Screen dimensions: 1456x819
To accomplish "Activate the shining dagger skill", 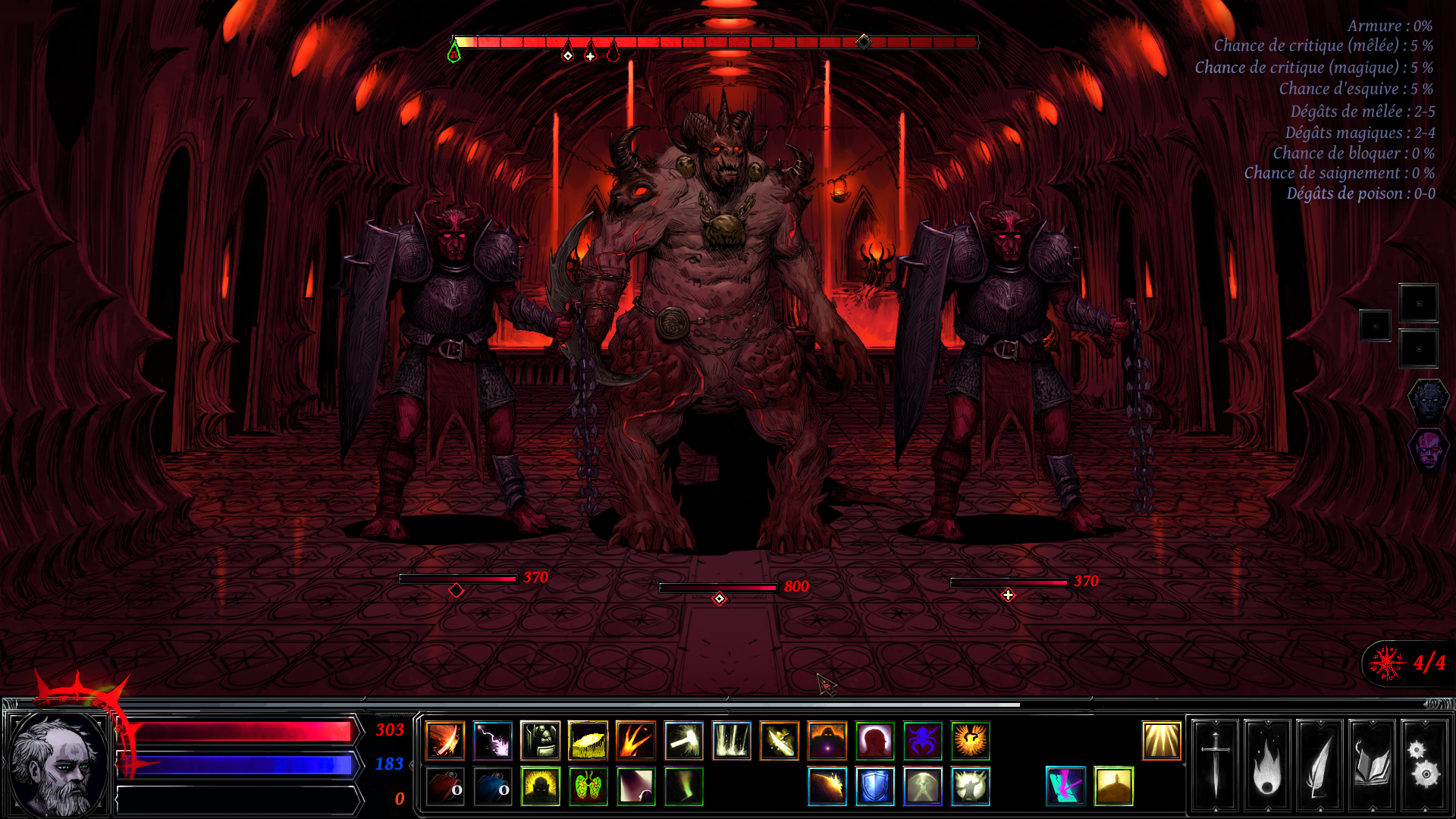I will (x=781, y=741).
